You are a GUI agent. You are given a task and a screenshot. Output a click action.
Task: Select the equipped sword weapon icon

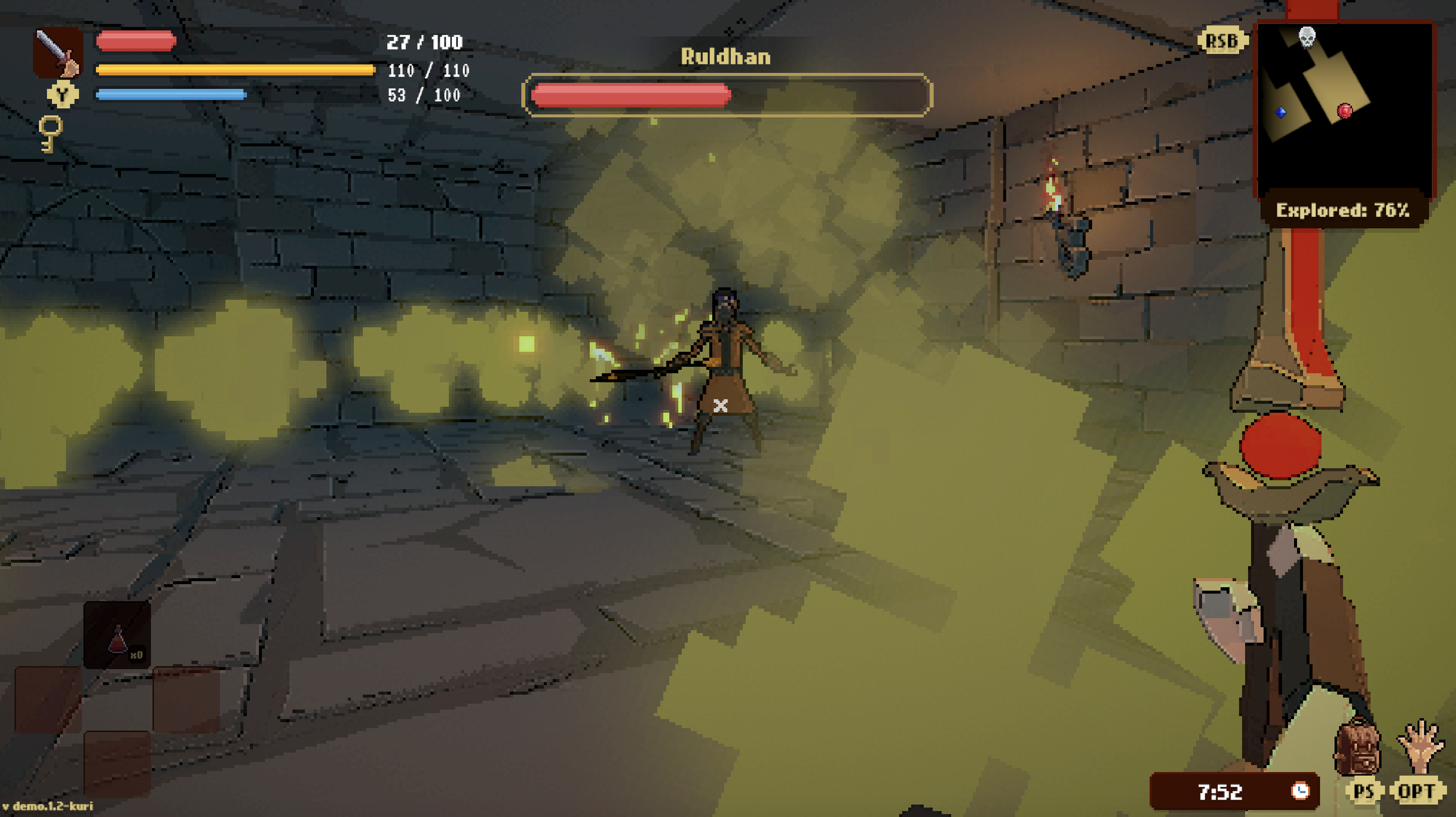coord(58,52)
